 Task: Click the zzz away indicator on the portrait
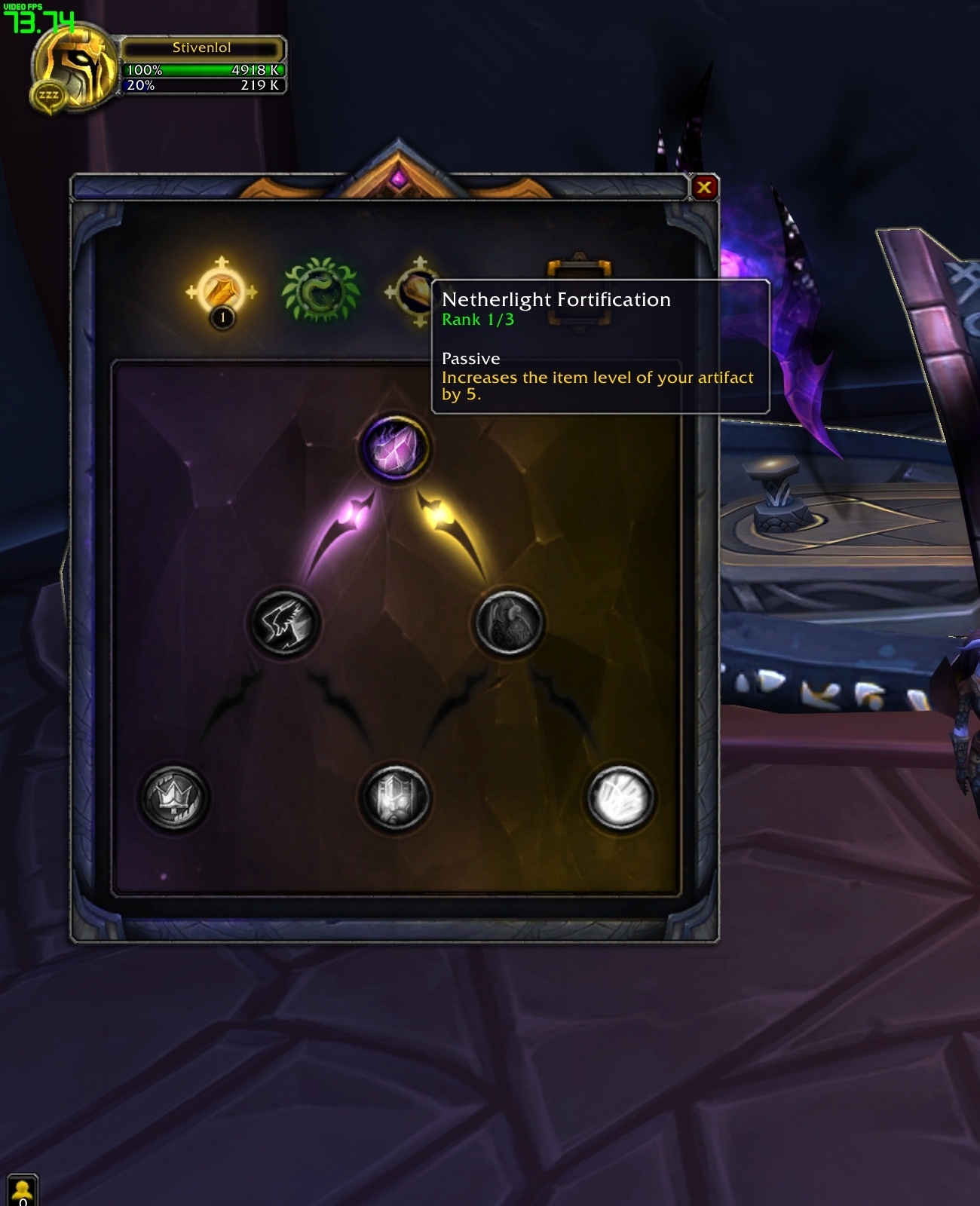[x=47, y=93]
